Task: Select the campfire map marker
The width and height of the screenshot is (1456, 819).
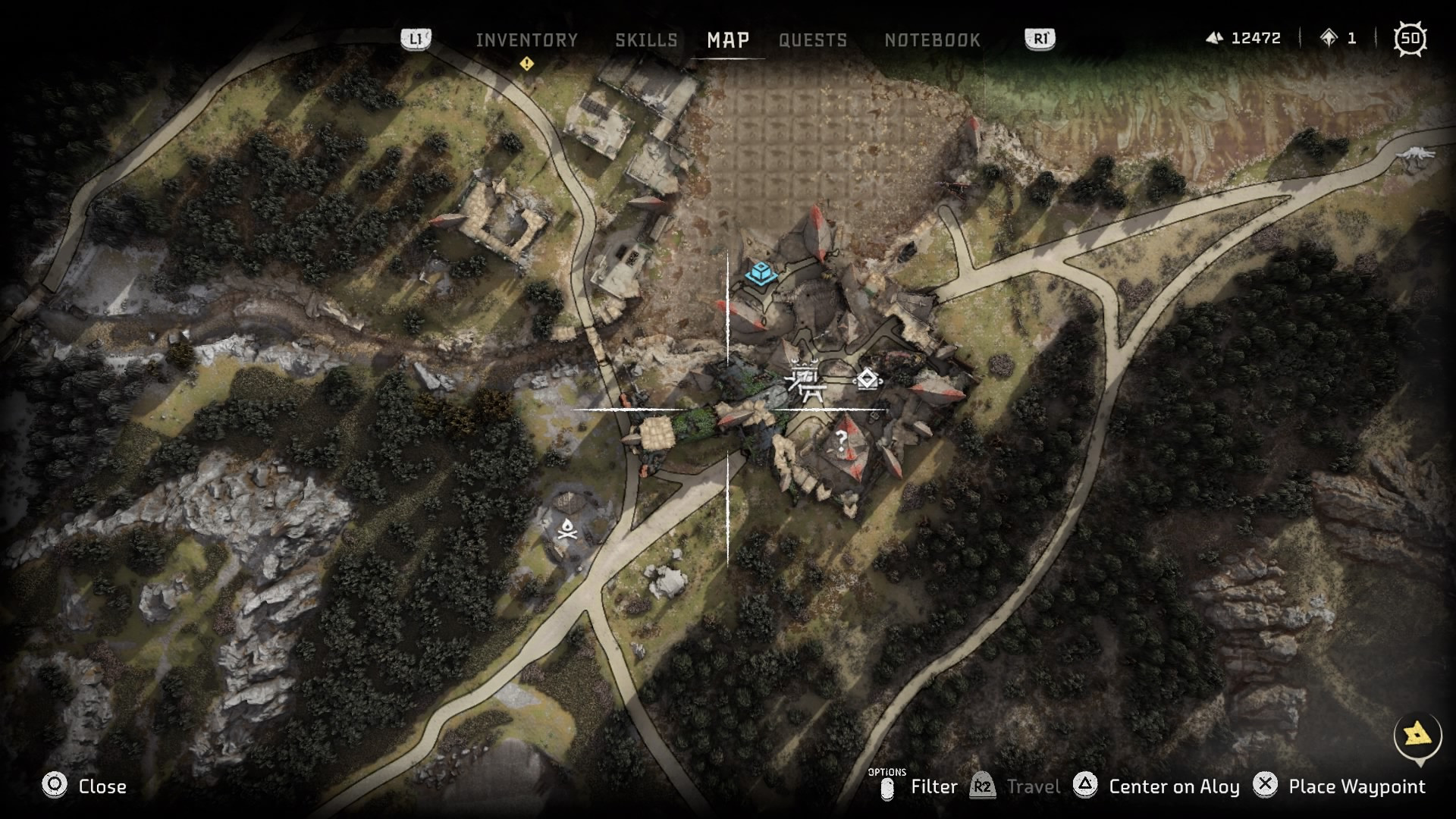Action: click(567, 529)
